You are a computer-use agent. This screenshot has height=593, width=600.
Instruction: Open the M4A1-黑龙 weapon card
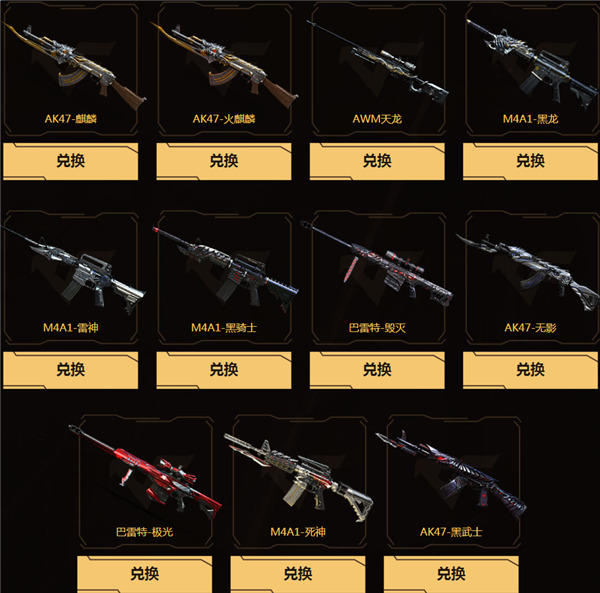530,67
